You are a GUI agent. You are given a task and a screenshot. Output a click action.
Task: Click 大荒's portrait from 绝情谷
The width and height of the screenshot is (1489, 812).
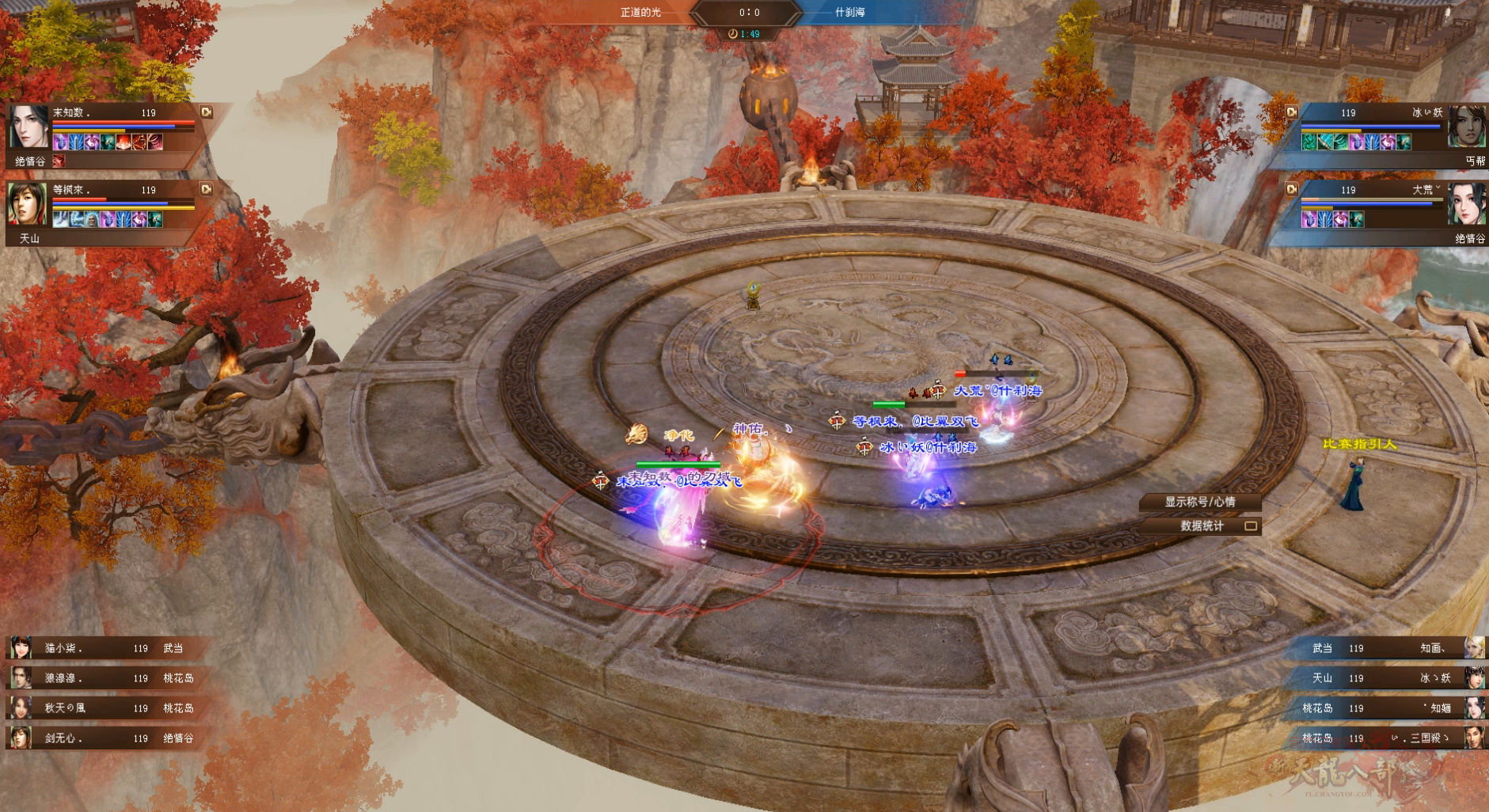coord(1467,203)
